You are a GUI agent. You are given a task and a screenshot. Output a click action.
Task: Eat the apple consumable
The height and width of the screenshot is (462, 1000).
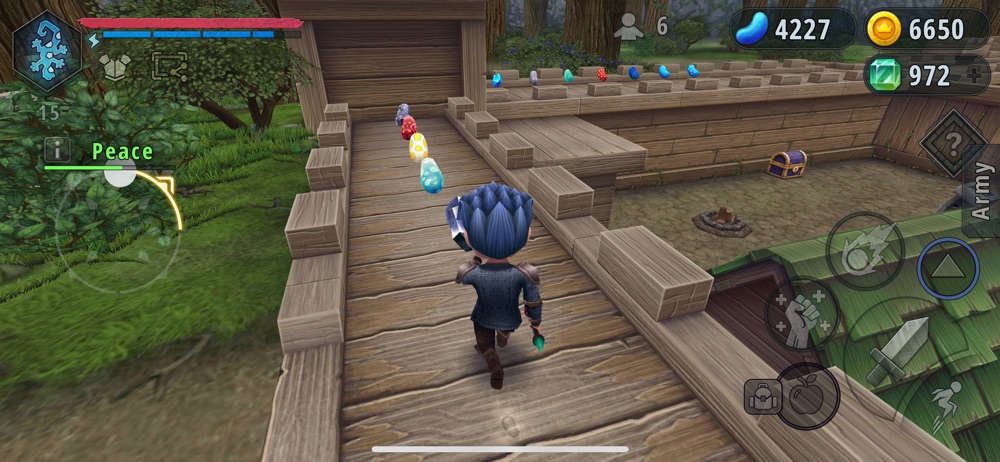(807, 396)
